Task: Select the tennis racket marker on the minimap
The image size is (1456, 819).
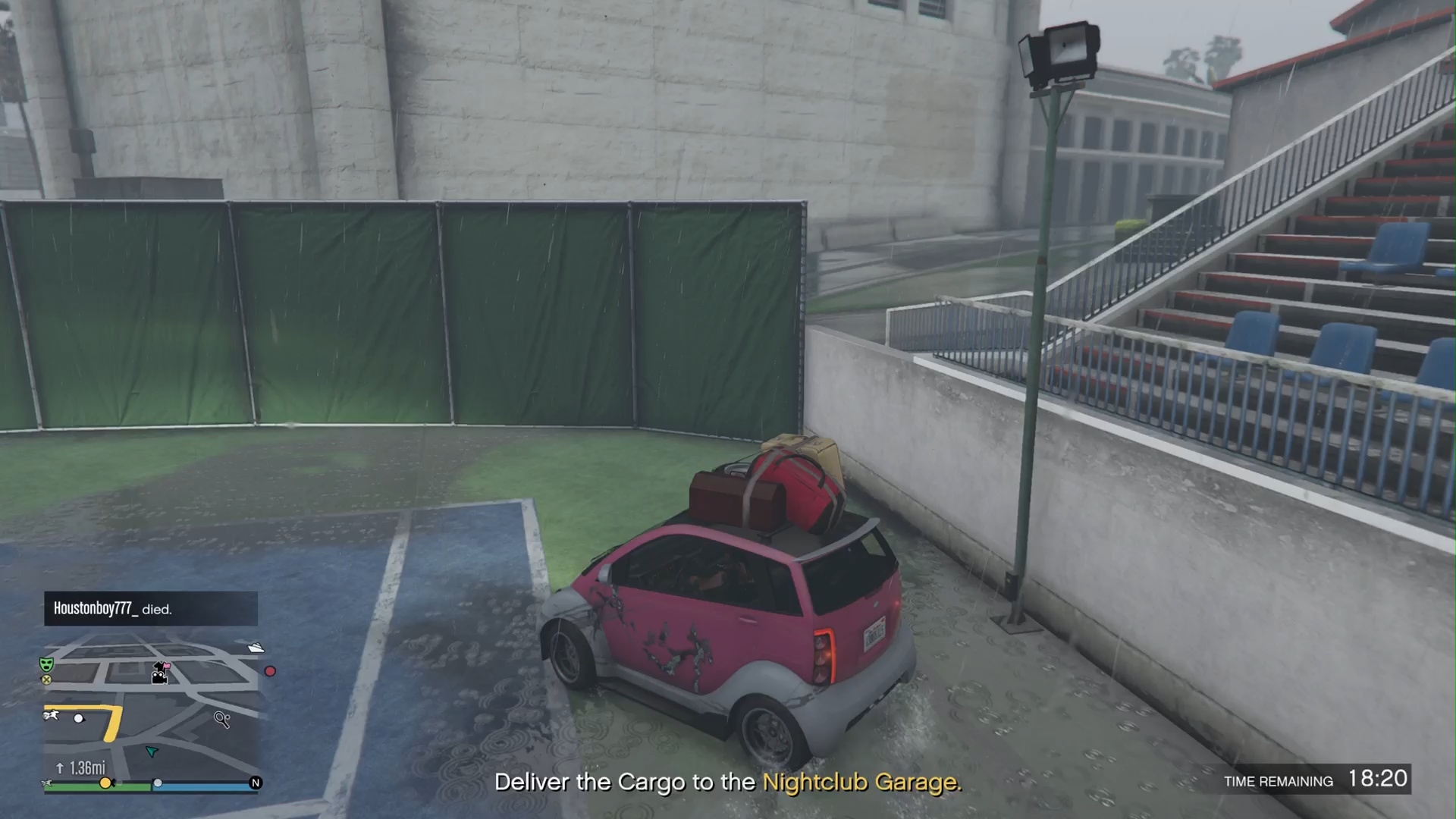Action: [221, 719]
